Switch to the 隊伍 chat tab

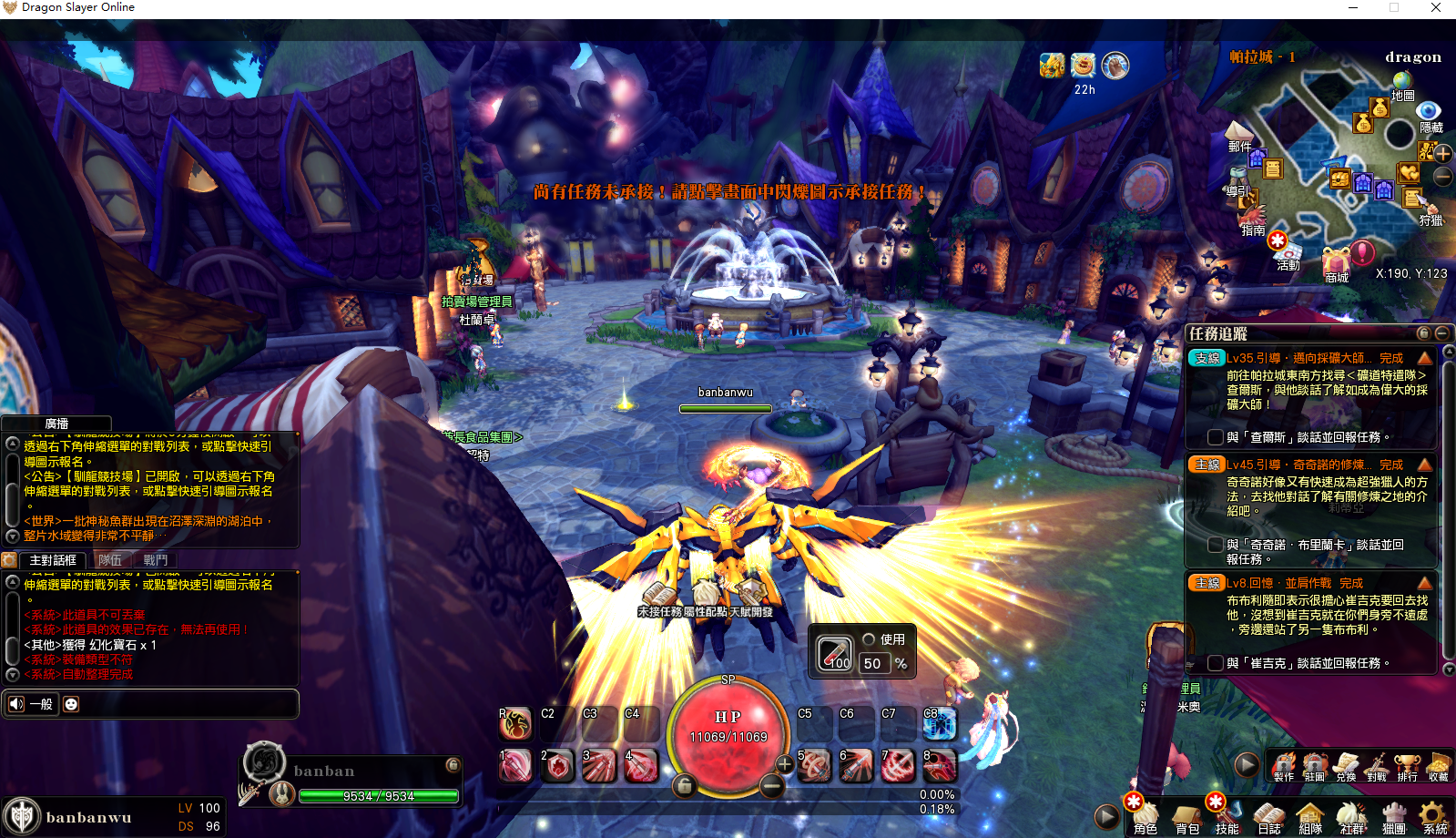pyautogui.click(x=110, y=560)
